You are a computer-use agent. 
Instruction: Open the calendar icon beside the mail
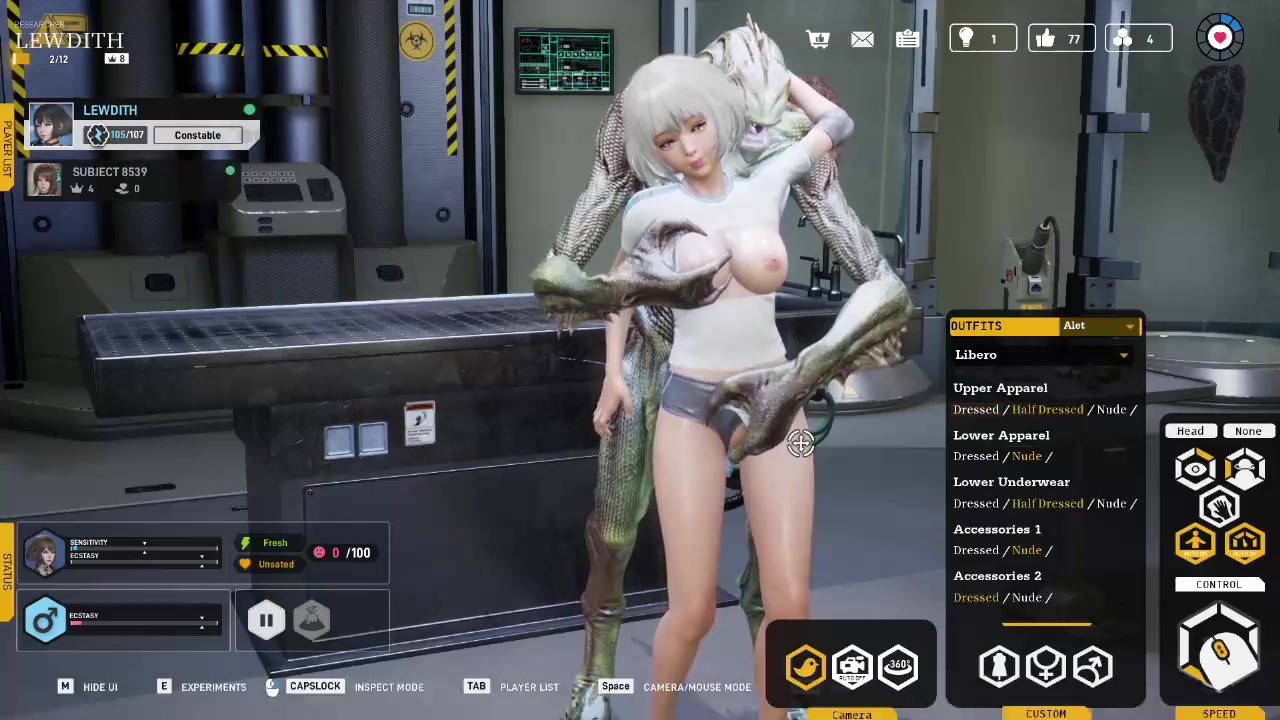pos(907,39)
